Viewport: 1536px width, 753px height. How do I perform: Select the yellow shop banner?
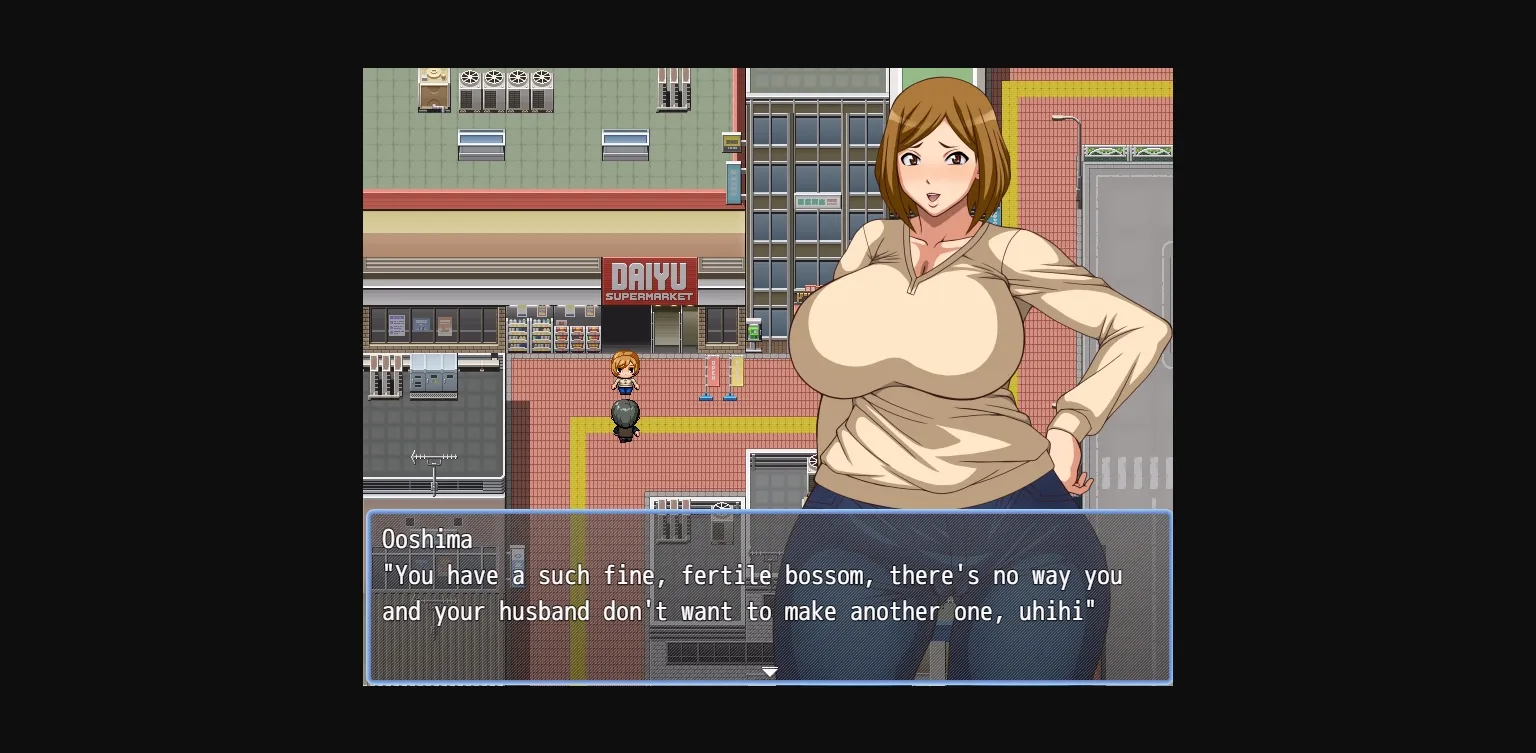(737, 370)
